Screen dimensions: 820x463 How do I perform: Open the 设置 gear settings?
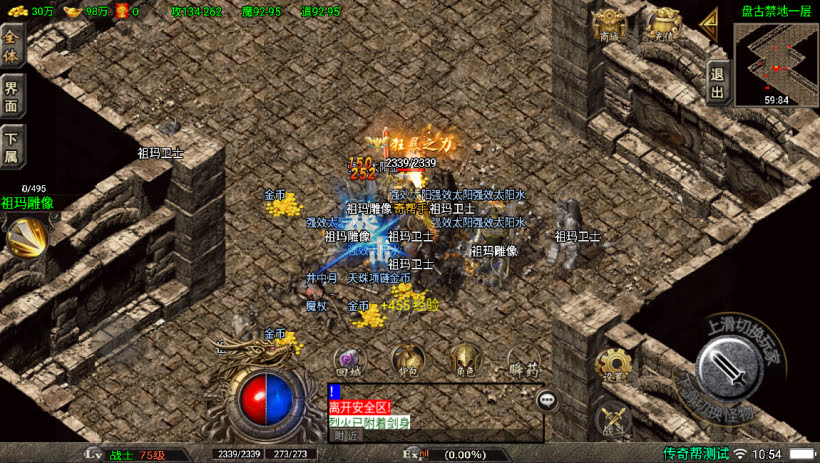(612, 366)
